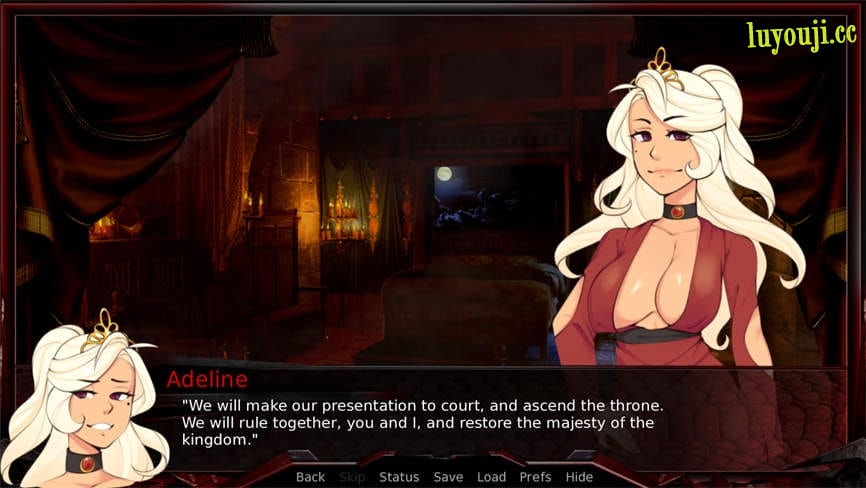Open the Status screen

tap(399, 477)
